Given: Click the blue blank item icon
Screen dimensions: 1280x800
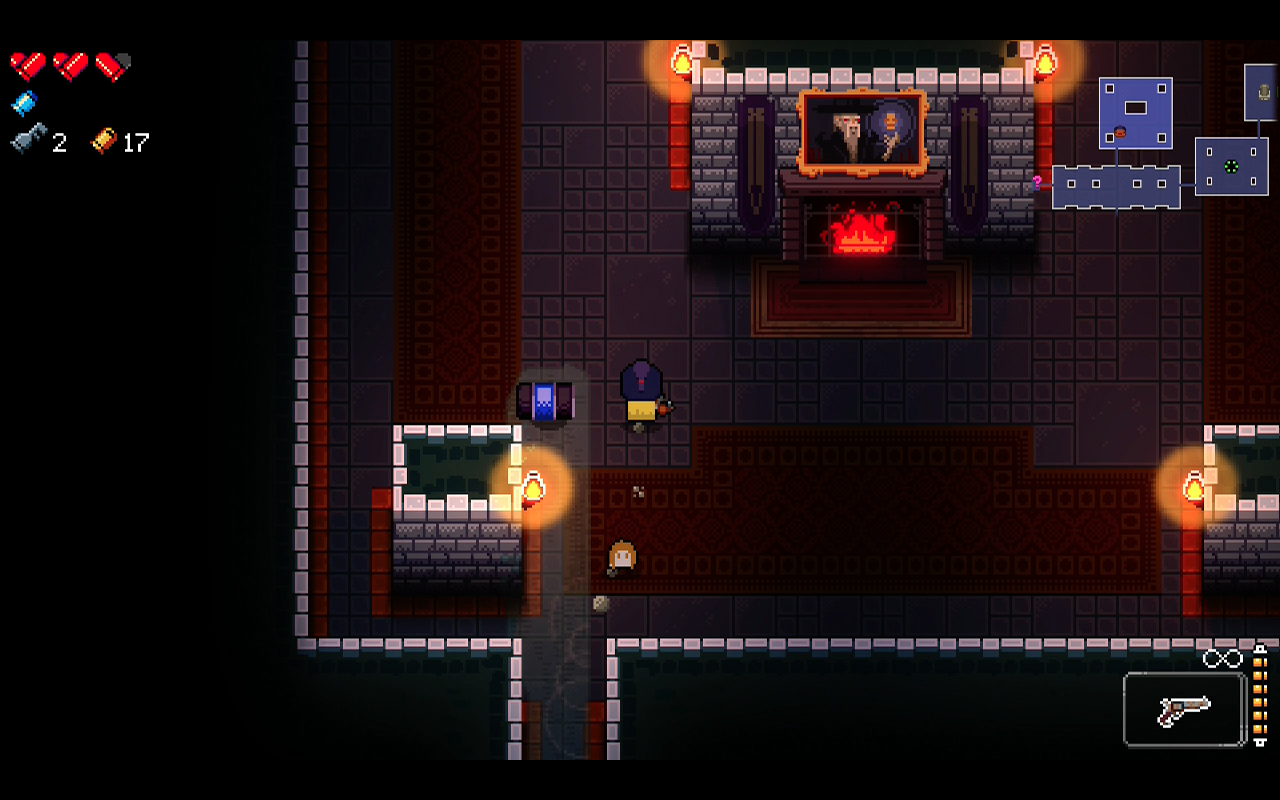Looking at the screenshot, I should click(24, 103).
